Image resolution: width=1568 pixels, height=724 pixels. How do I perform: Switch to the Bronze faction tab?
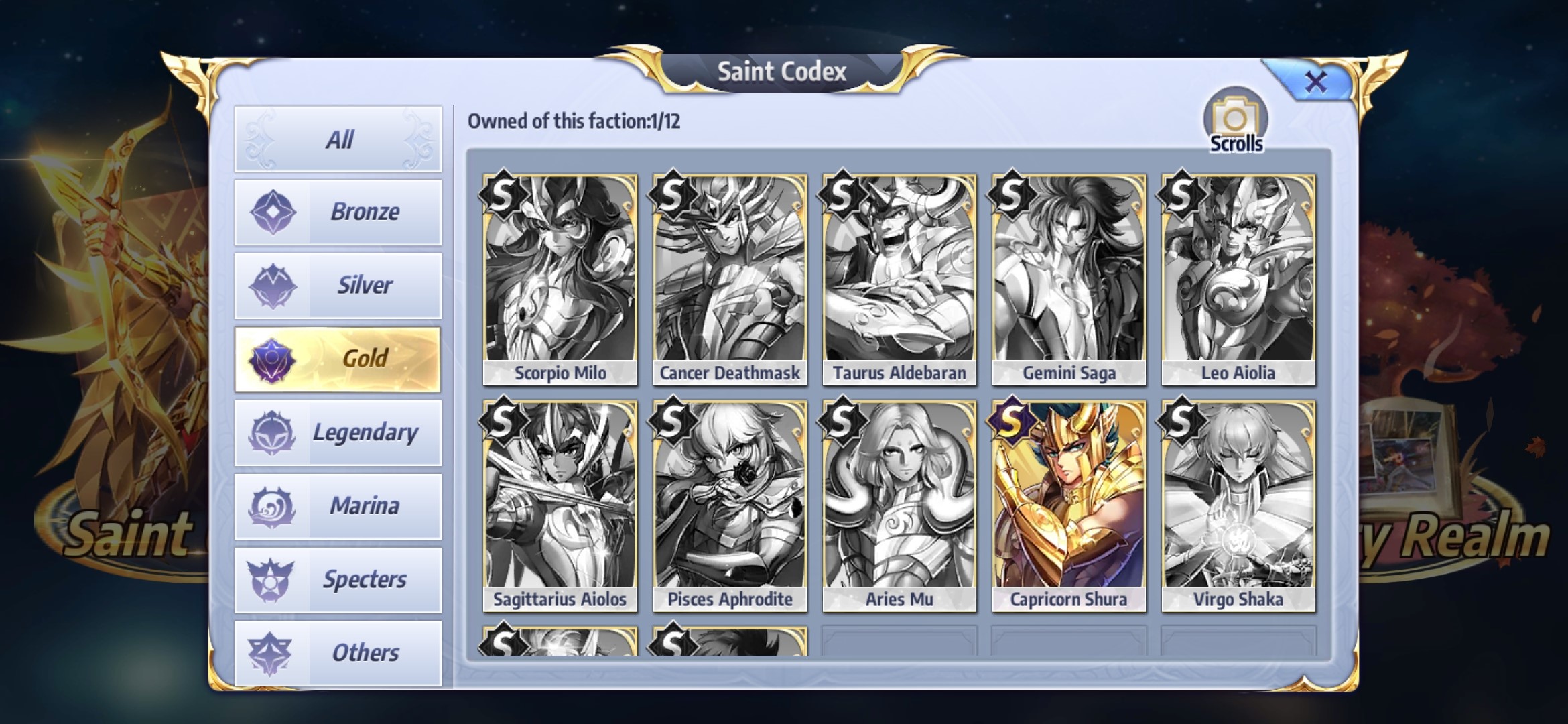coord(338,212)
